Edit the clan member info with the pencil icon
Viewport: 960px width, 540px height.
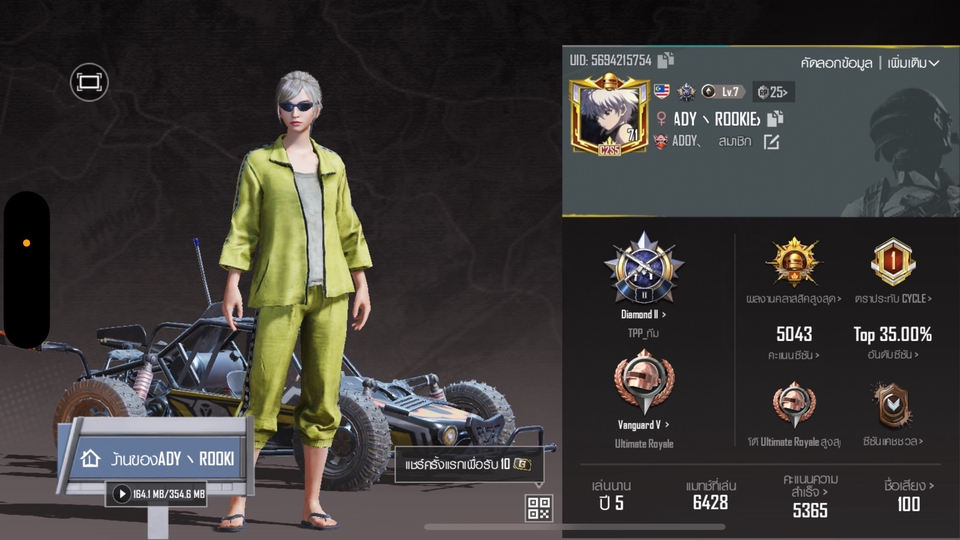pyautogui.click(x=771, y=142)
